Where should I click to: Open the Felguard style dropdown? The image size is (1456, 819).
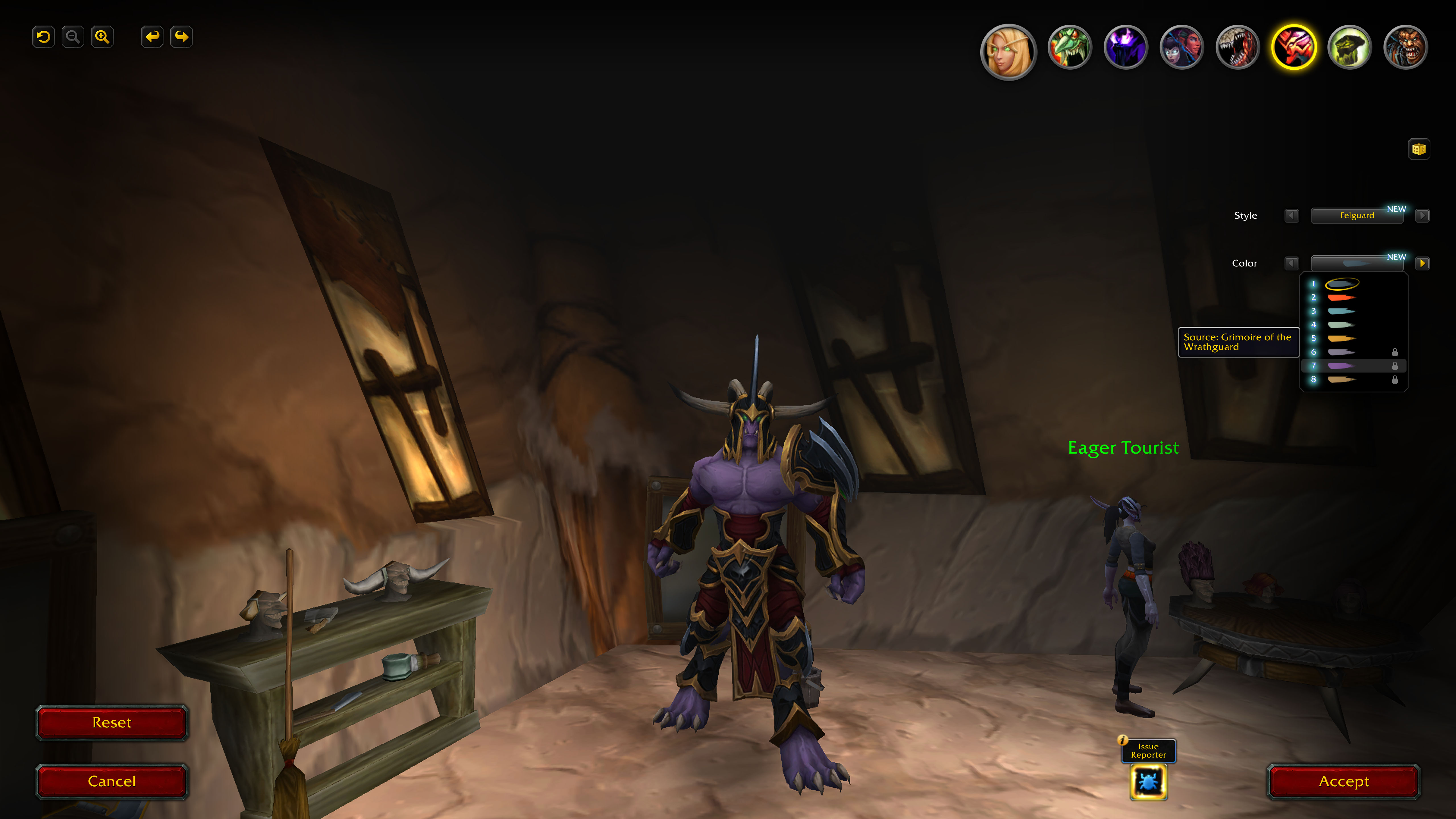[x=1356, y=215]
